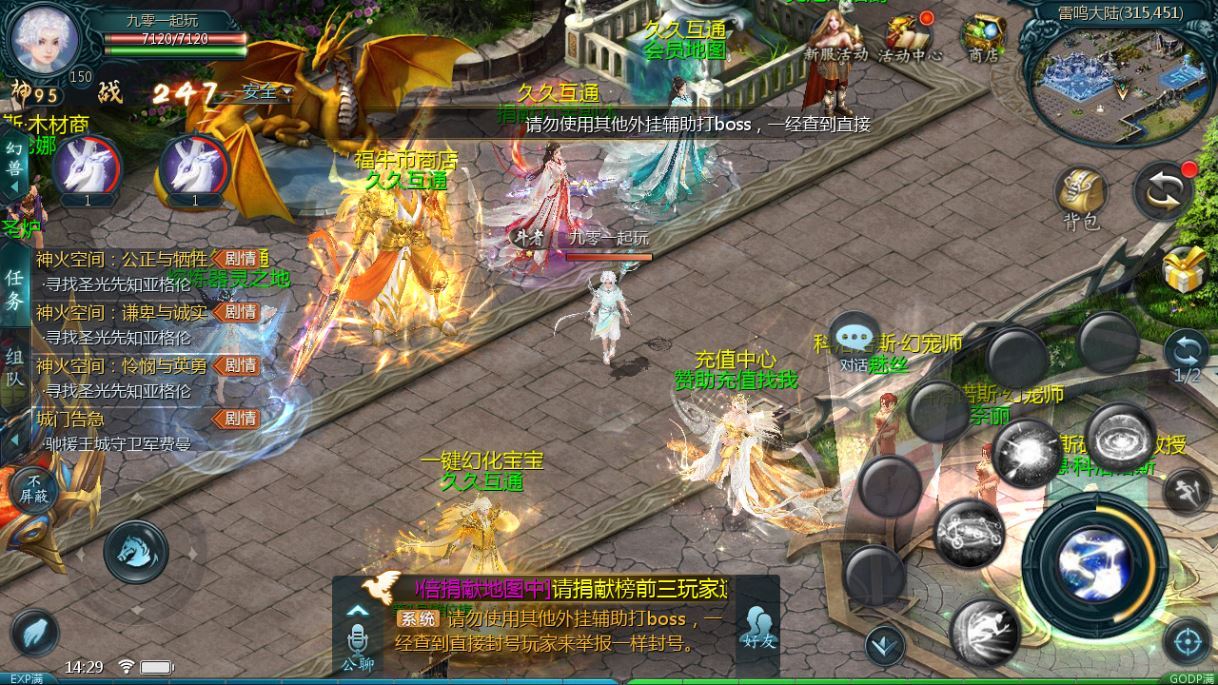
Task: Open the golden gift box icon
Action: [x=1185, y=270]
